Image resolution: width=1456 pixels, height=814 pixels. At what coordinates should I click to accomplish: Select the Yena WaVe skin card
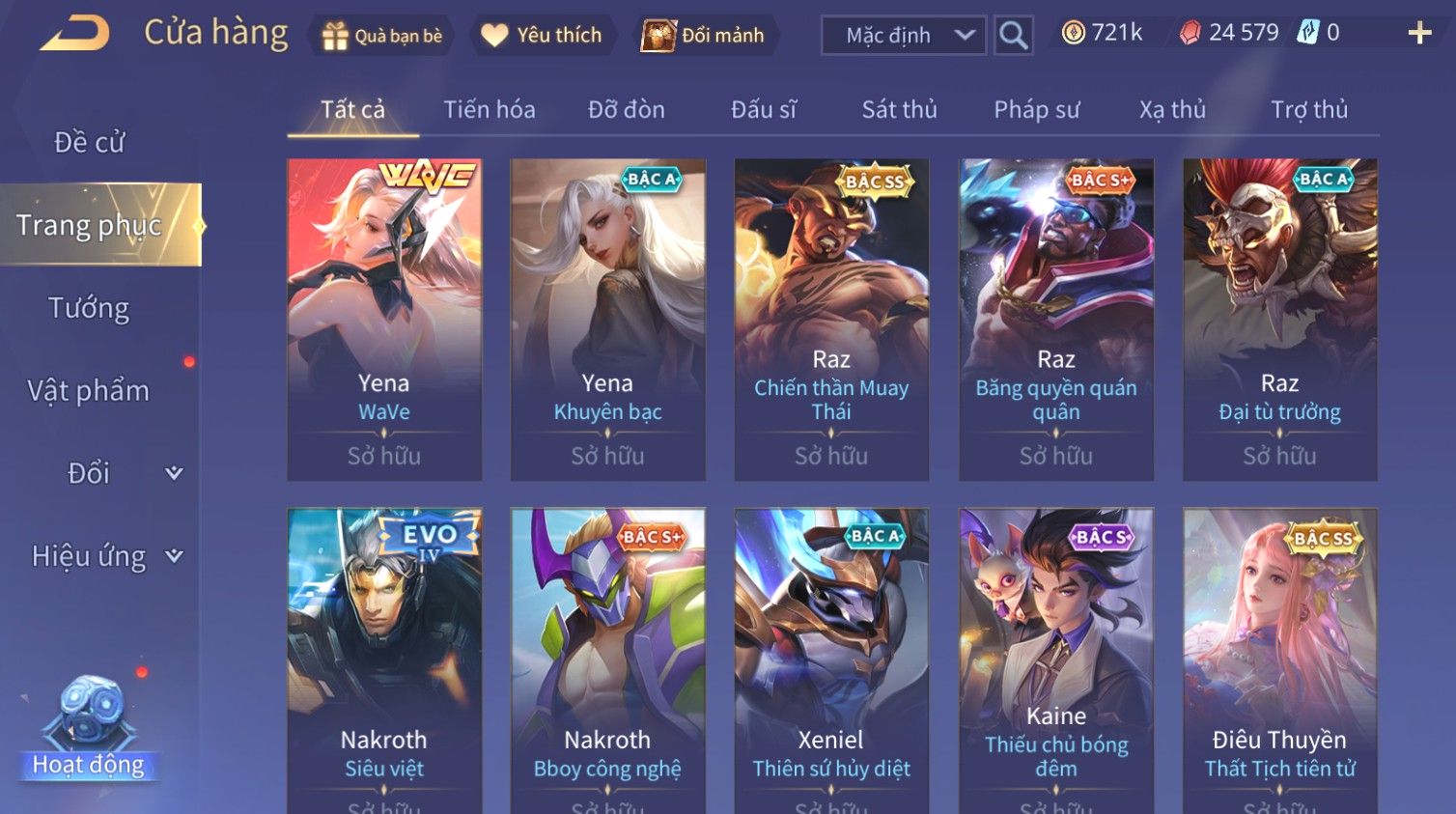384,319
